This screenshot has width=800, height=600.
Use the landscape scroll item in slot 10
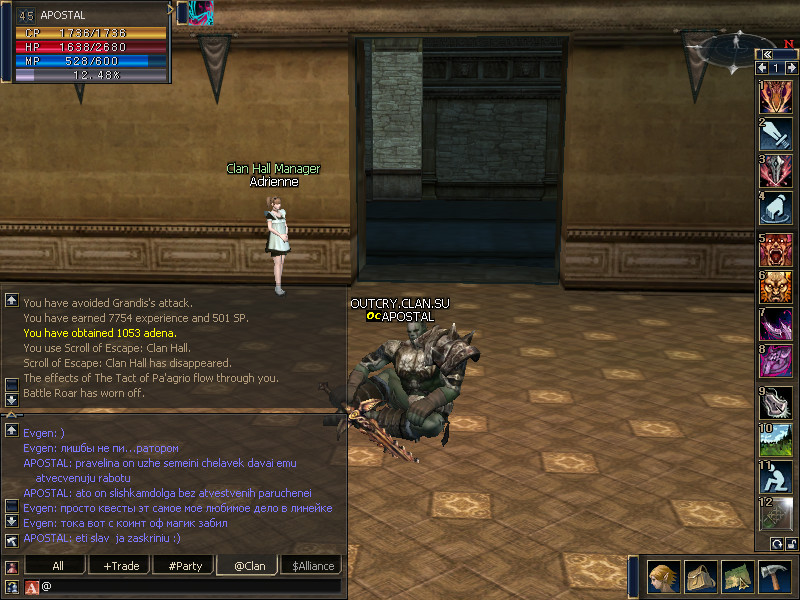coord(776,440)
